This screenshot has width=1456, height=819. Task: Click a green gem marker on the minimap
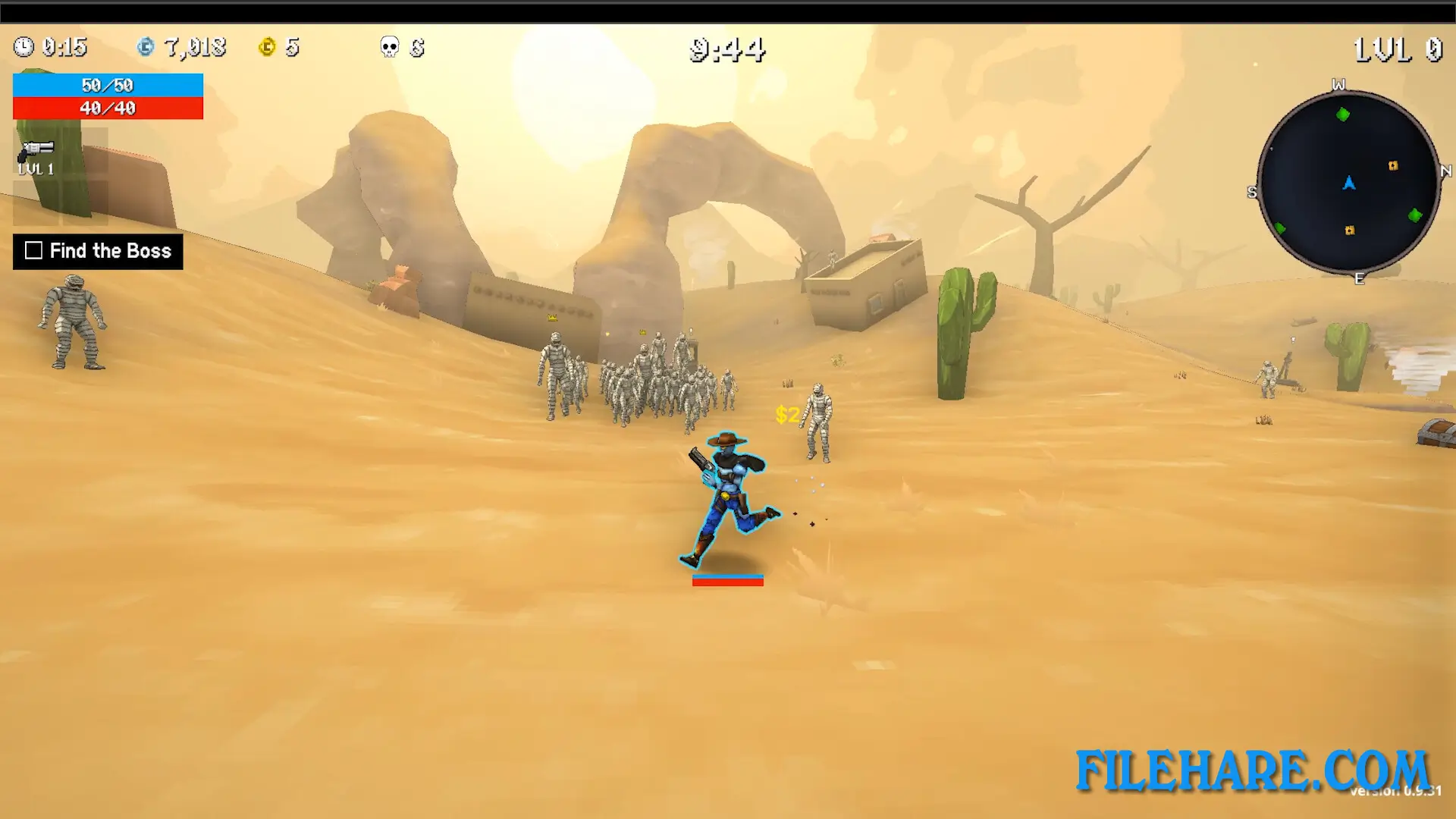1344,116
